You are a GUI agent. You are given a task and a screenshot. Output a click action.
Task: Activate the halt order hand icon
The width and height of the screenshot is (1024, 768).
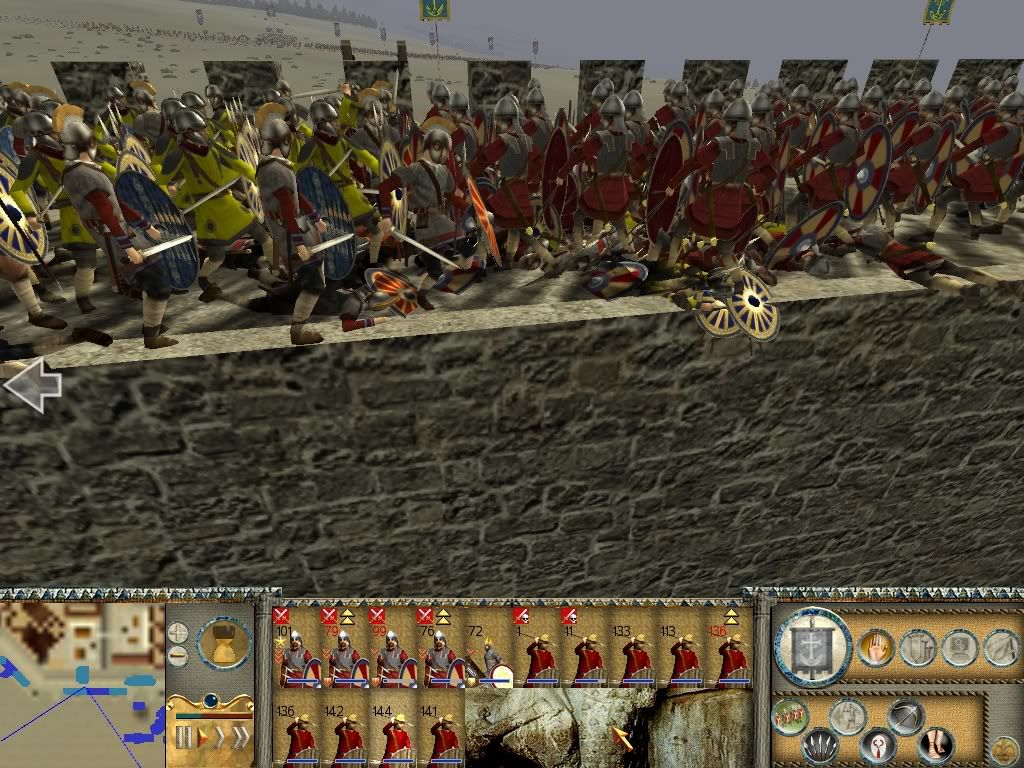(x=875, y=648)
